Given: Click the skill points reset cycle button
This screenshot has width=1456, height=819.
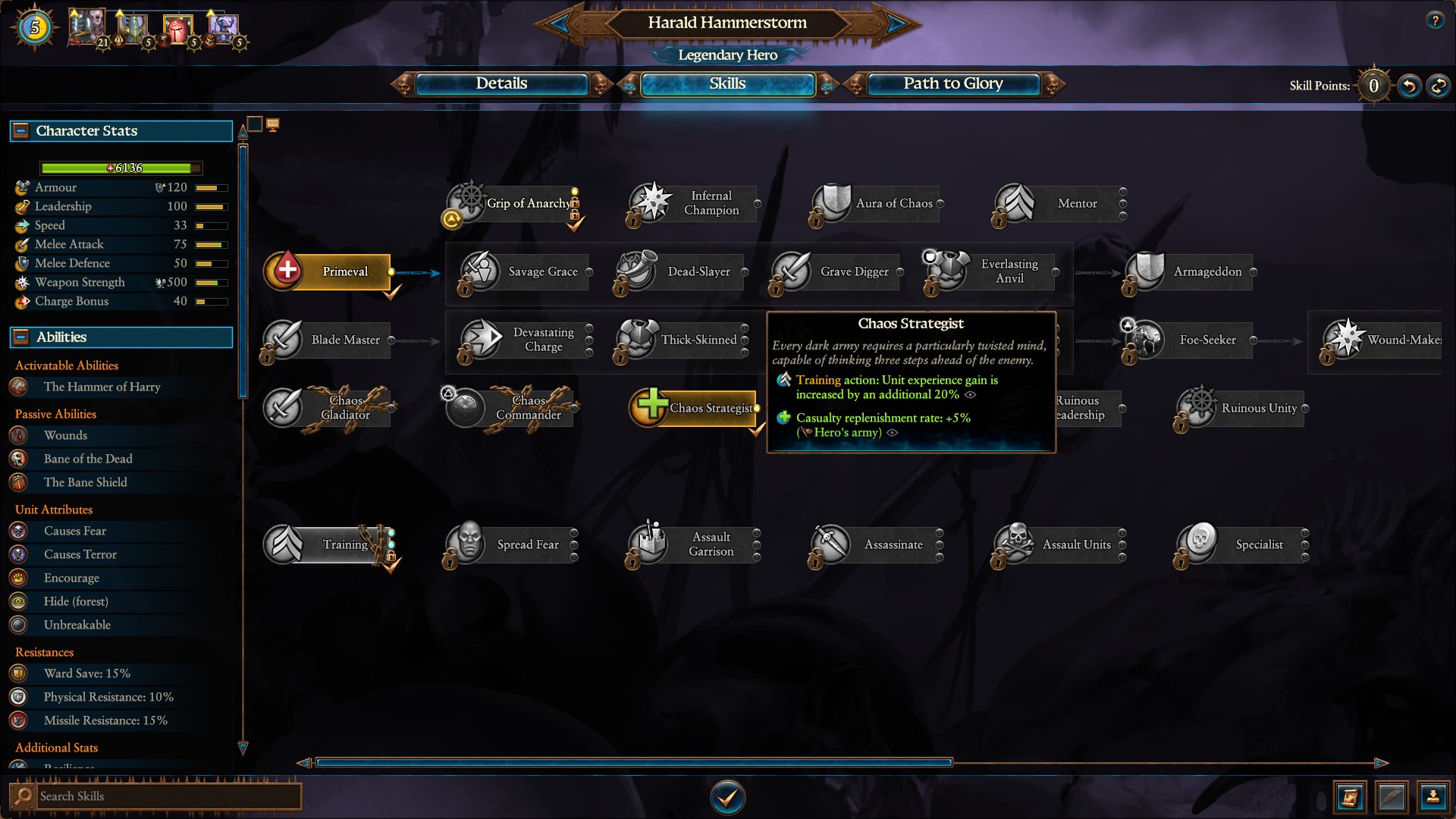Looking at the screenshot, I should tap(1439, 86).
